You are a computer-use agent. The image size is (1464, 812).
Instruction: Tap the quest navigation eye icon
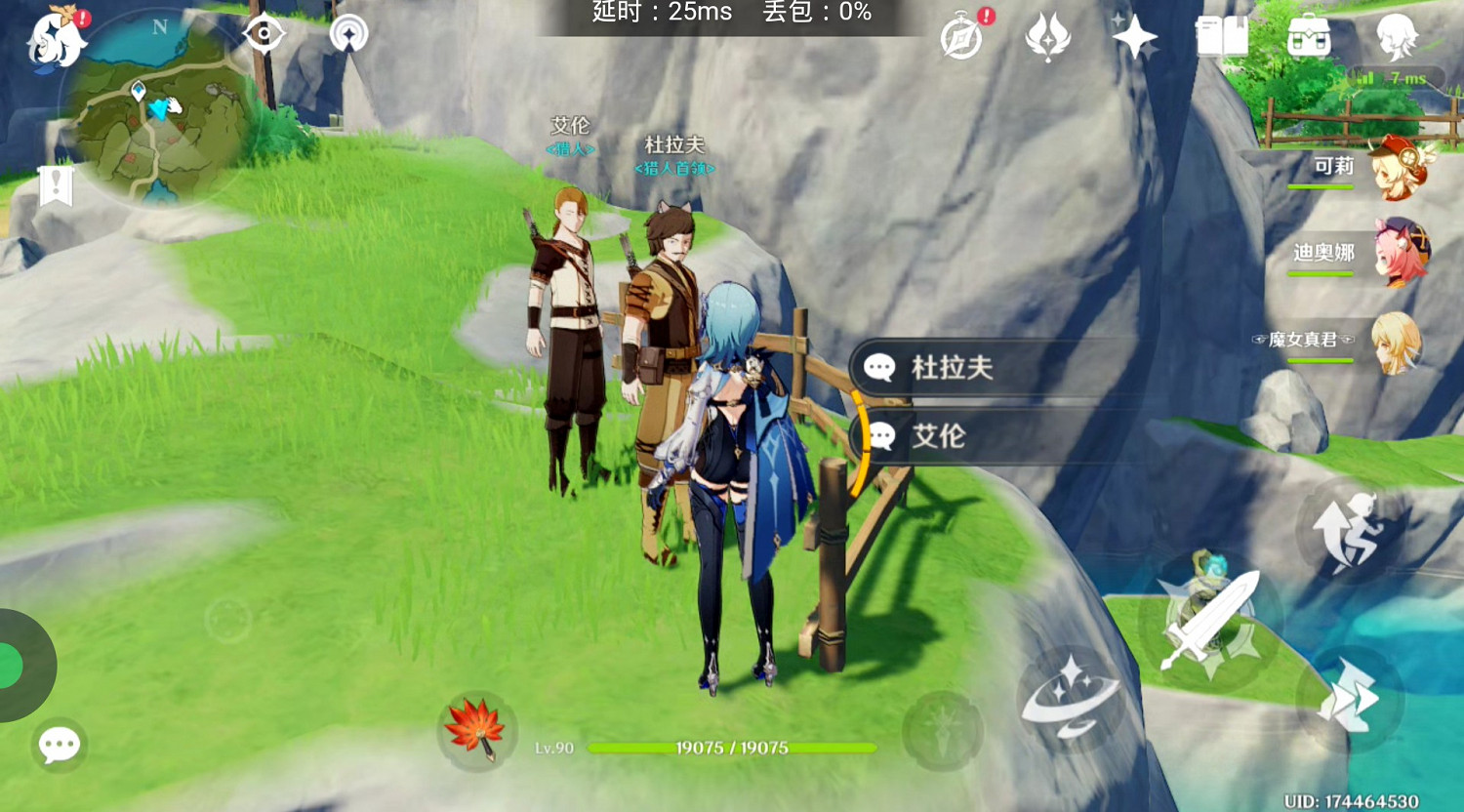coord(262,32)
